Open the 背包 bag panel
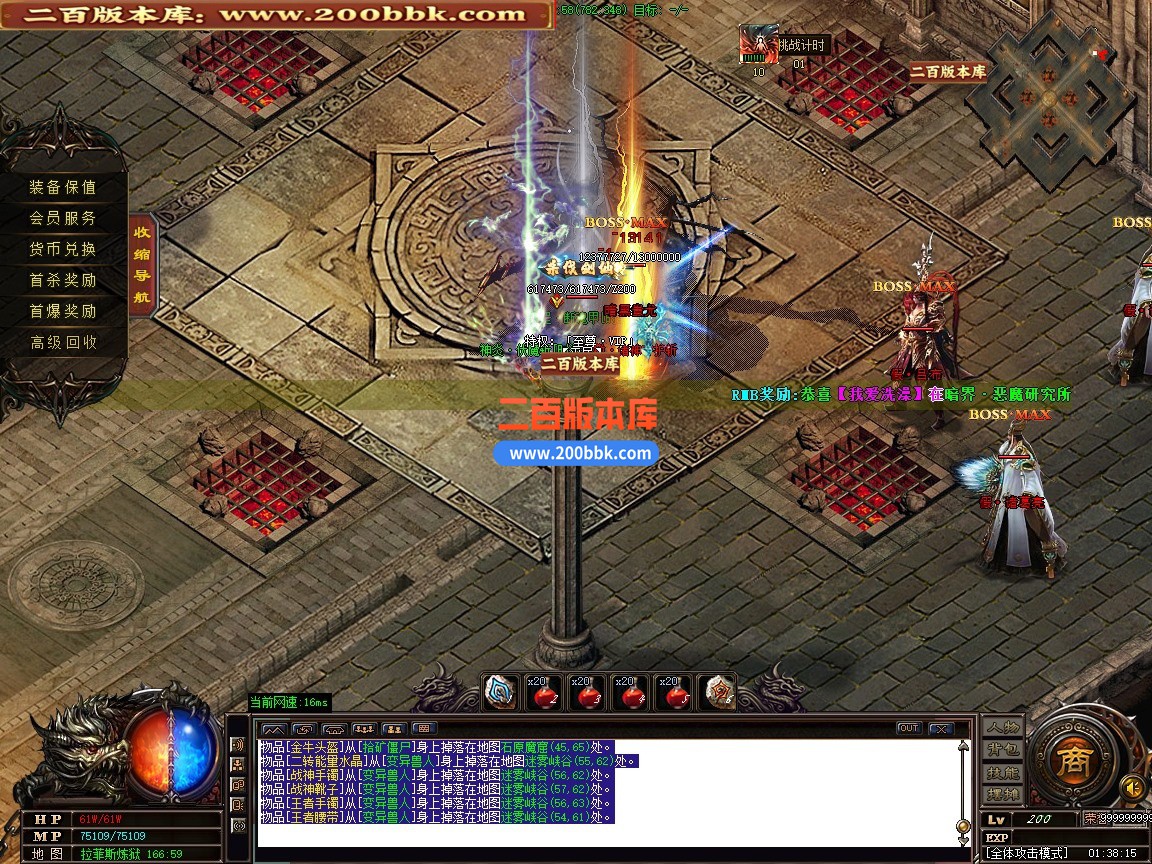Image resolution: width=1152 pixels, height=864 pixels. [1002, 750]
